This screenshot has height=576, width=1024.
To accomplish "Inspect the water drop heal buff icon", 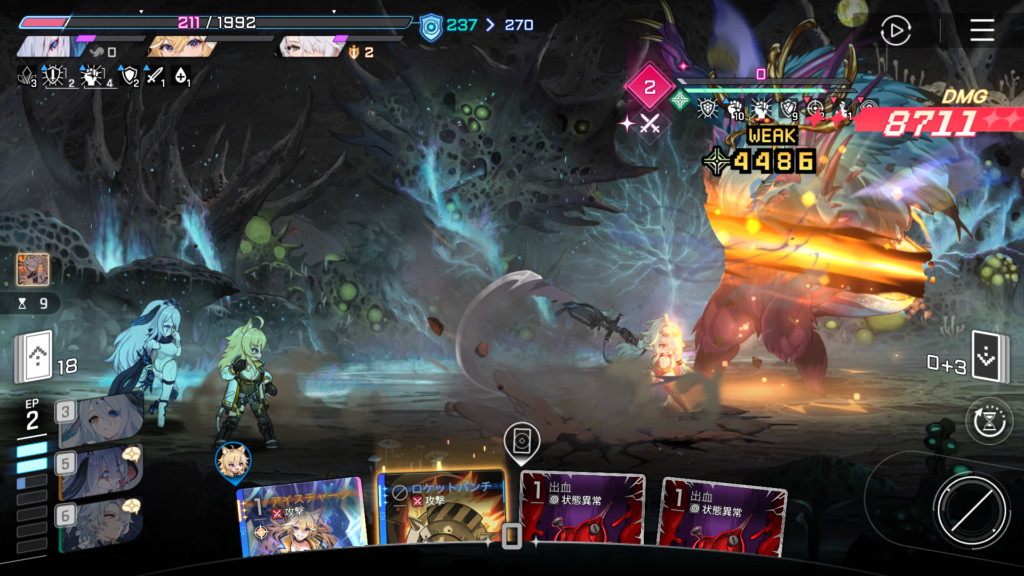I will click(182, 75).
